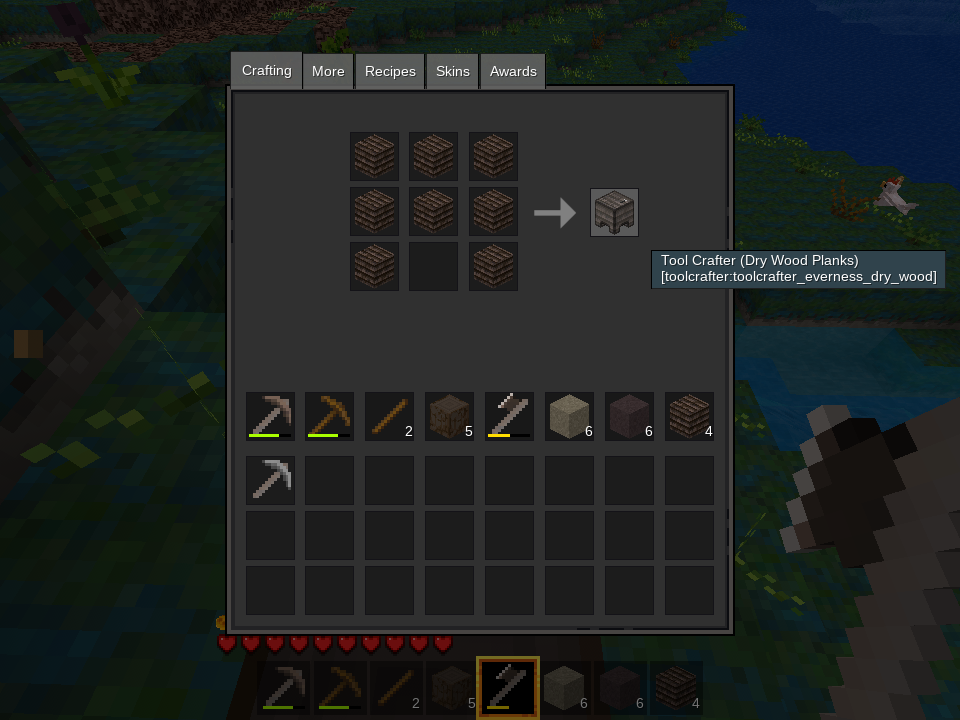Select the axe with yellow durability bar
This screenshot has width=960, height=720.
click(510, 416)
